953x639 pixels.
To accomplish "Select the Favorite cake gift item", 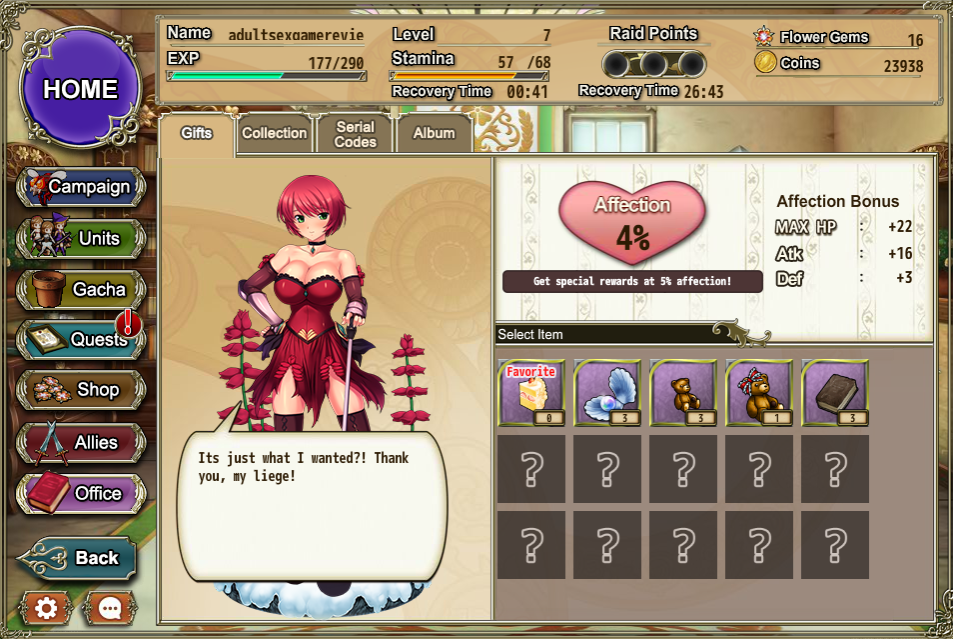I will pyautogui.click(x=531, y=393).
